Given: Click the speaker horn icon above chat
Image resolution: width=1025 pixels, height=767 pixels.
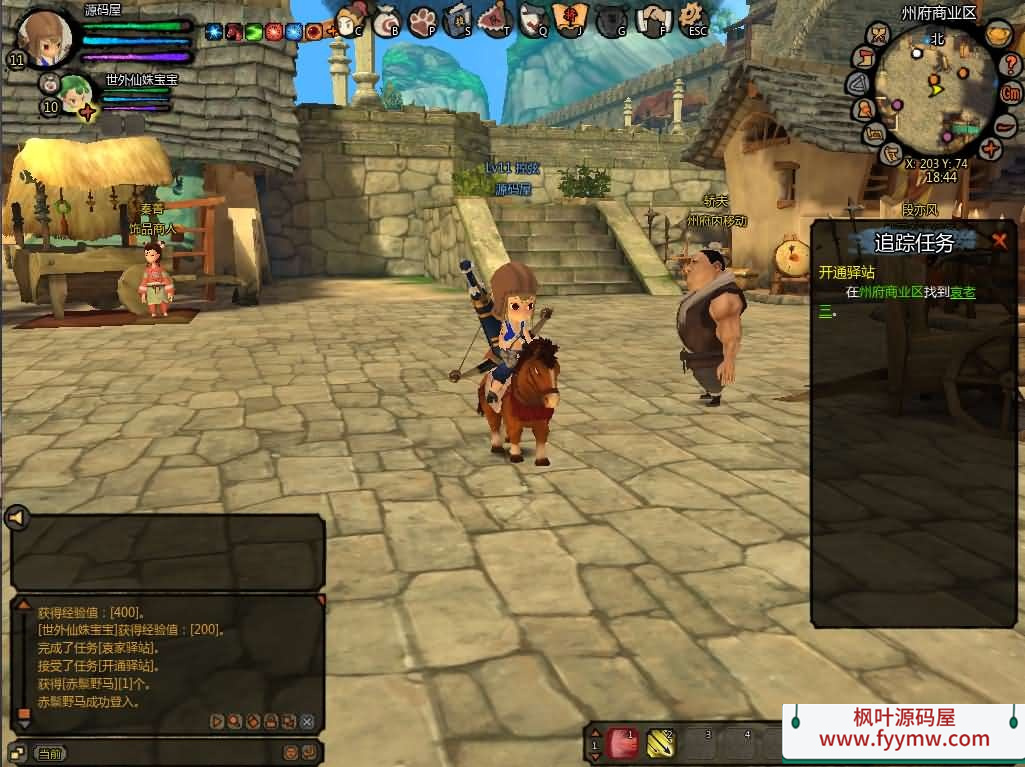Looking at the screenshot, I should click(x=16, y=517).
